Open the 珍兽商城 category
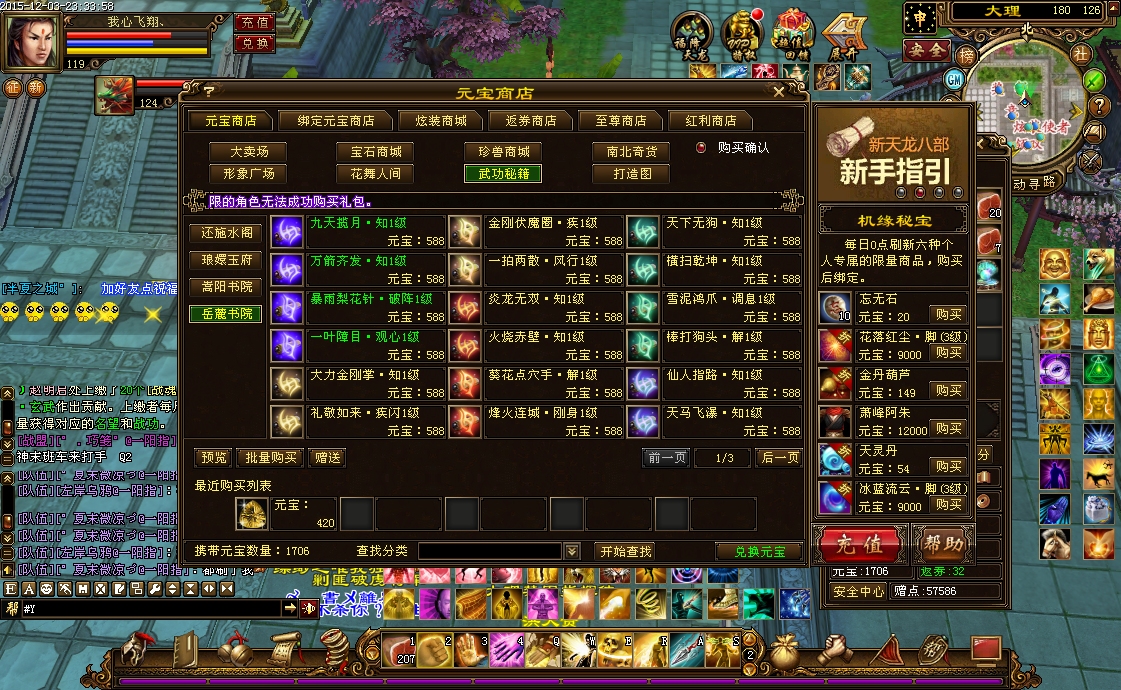Viewport: 1121px width, 690px height. click(x=503, y=152)
